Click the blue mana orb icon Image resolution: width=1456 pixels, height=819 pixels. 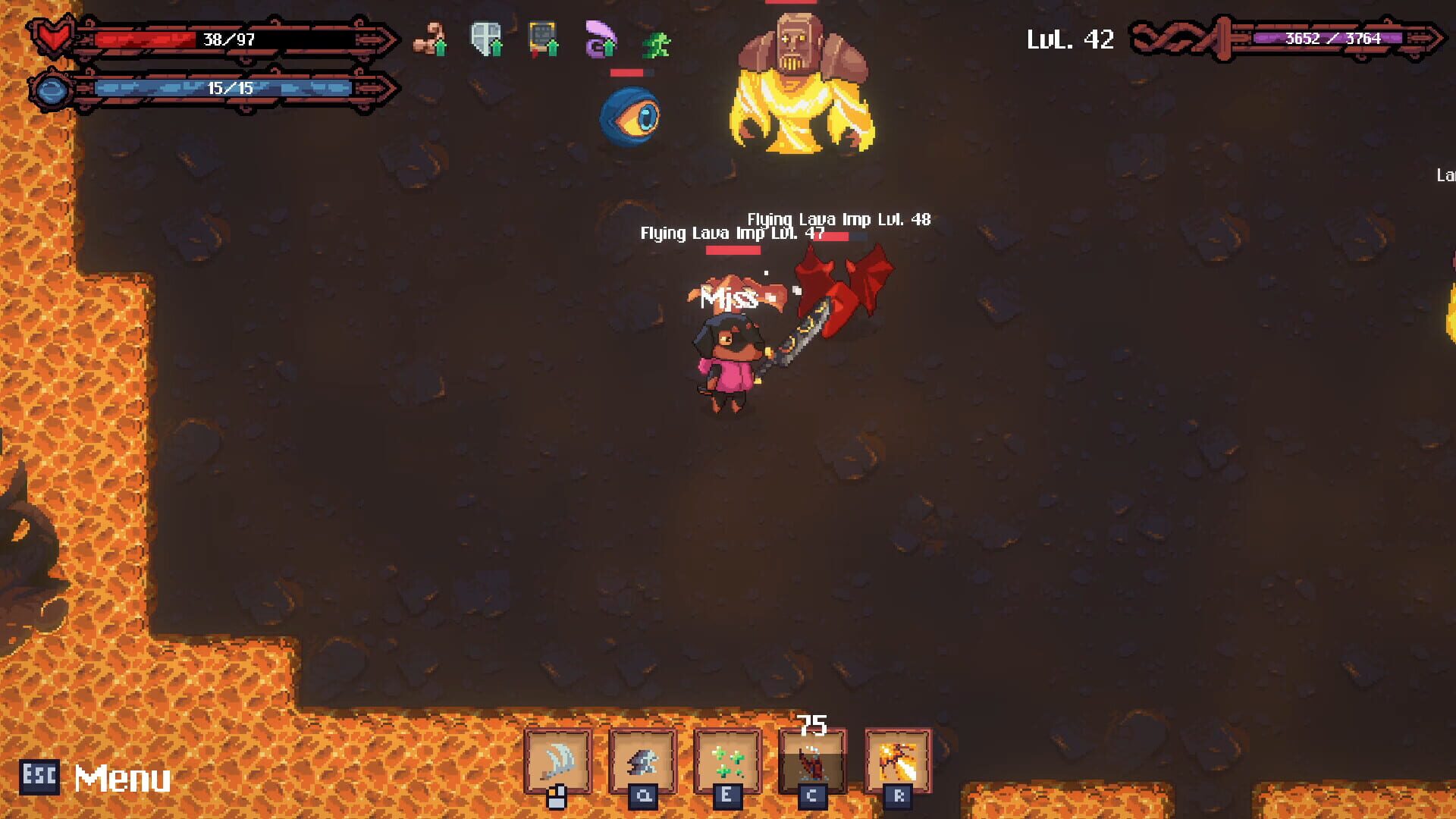click(x=50, y=89)
